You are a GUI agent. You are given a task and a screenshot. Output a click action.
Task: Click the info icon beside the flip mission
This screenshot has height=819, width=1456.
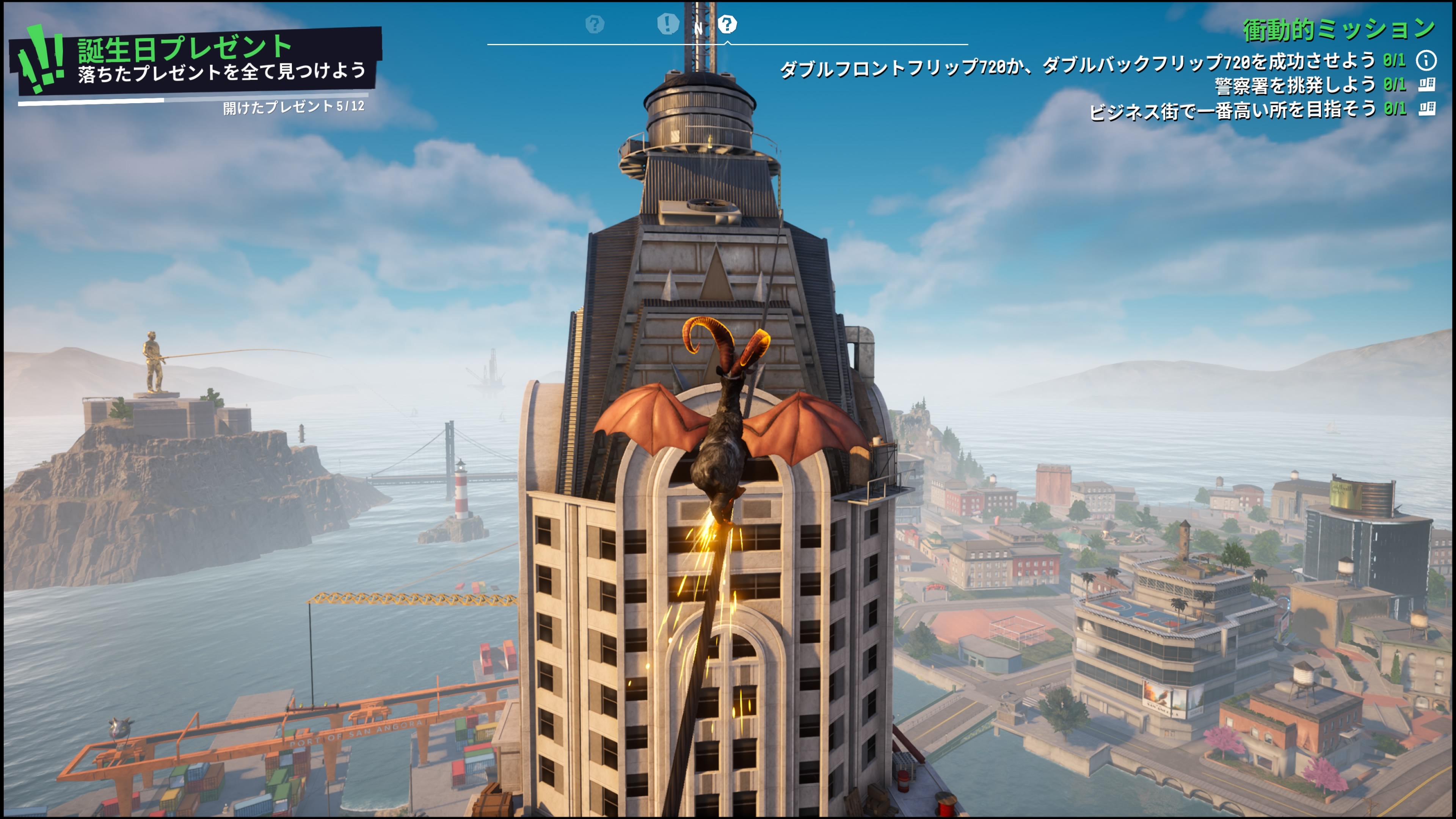click(1426, 60)
